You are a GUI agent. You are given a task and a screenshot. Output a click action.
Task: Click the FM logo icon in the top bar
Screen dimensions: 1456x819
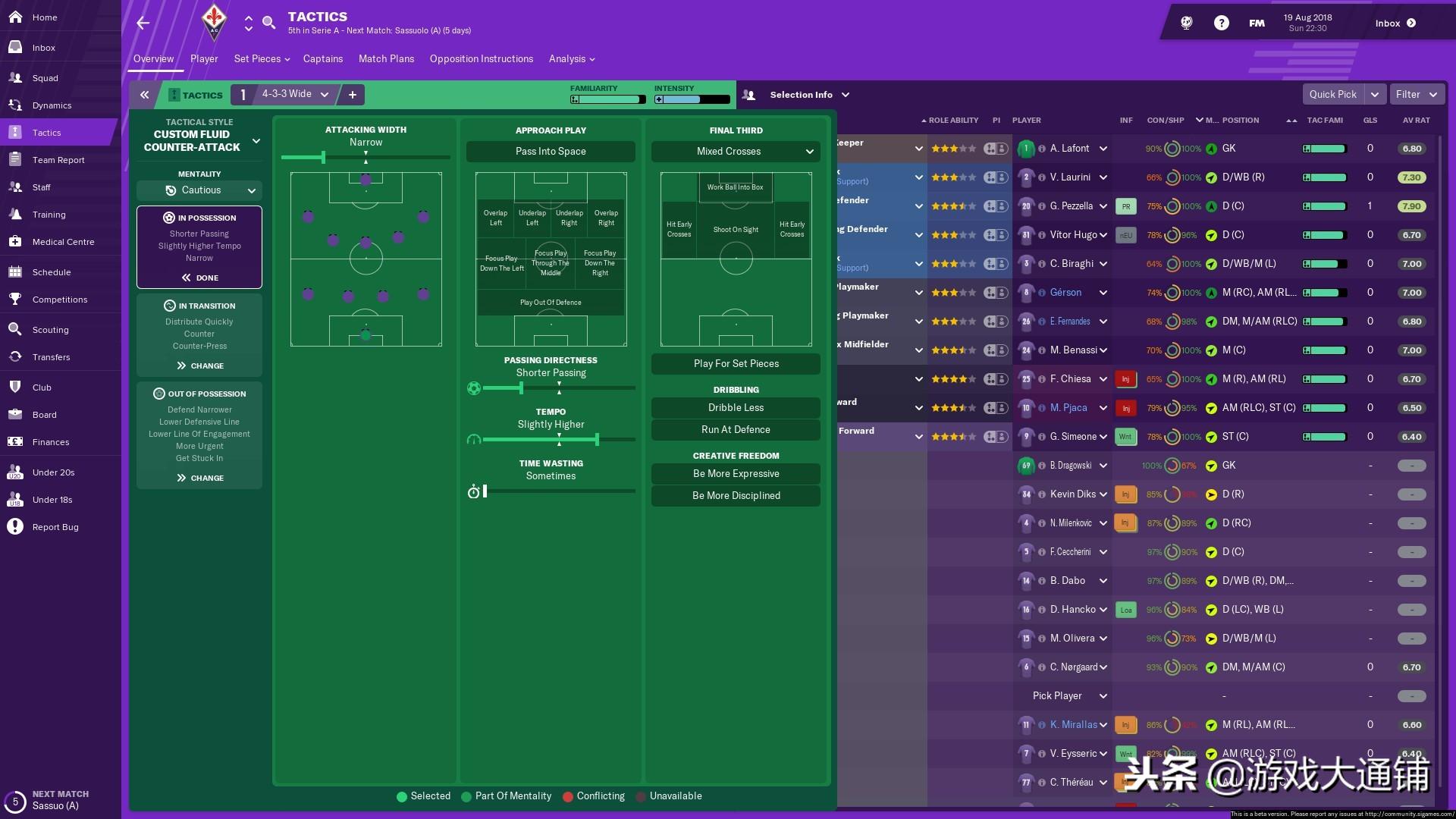coord(1257,22)
